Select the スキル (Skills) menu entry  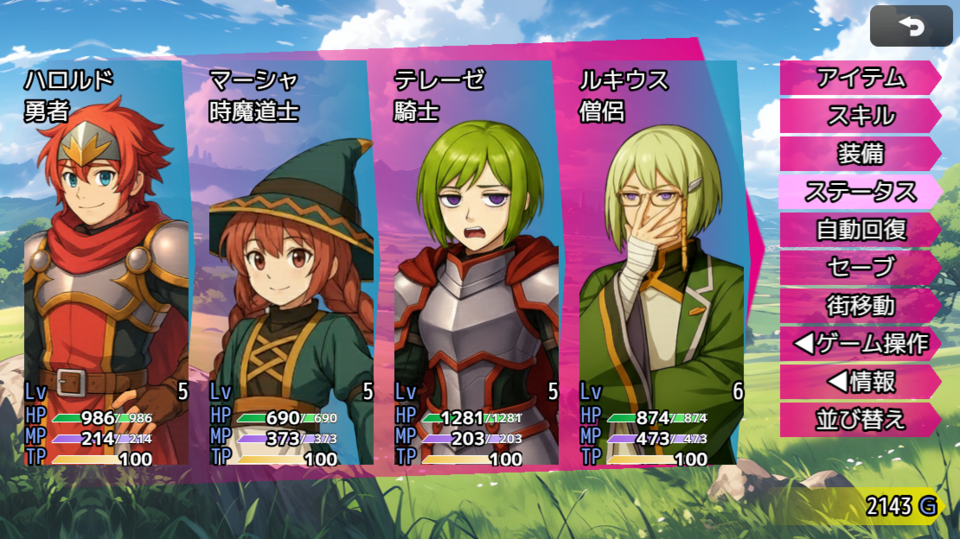pos(860,115)
